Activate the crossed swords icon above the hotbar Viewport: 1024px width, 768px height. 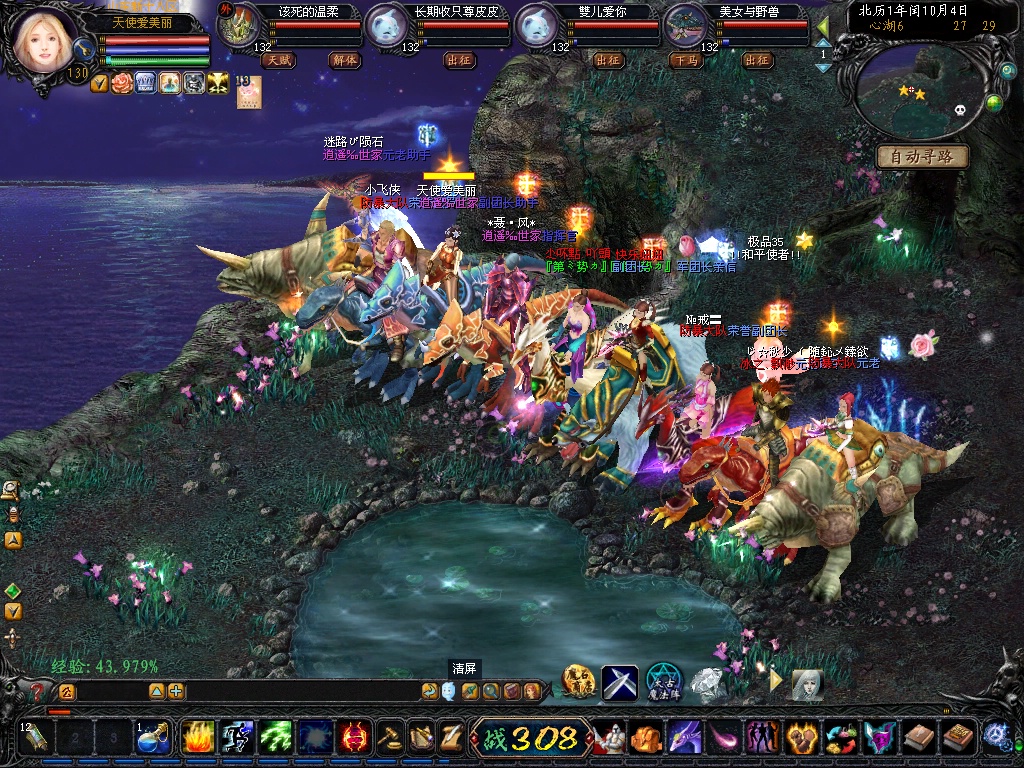pos(620,682)
